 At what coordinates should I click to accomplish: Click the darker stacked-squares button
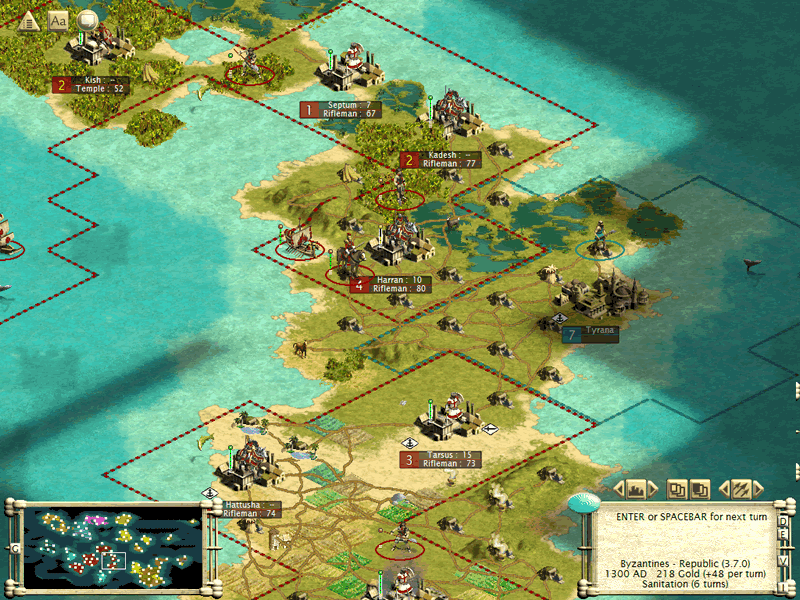point(700,489)
